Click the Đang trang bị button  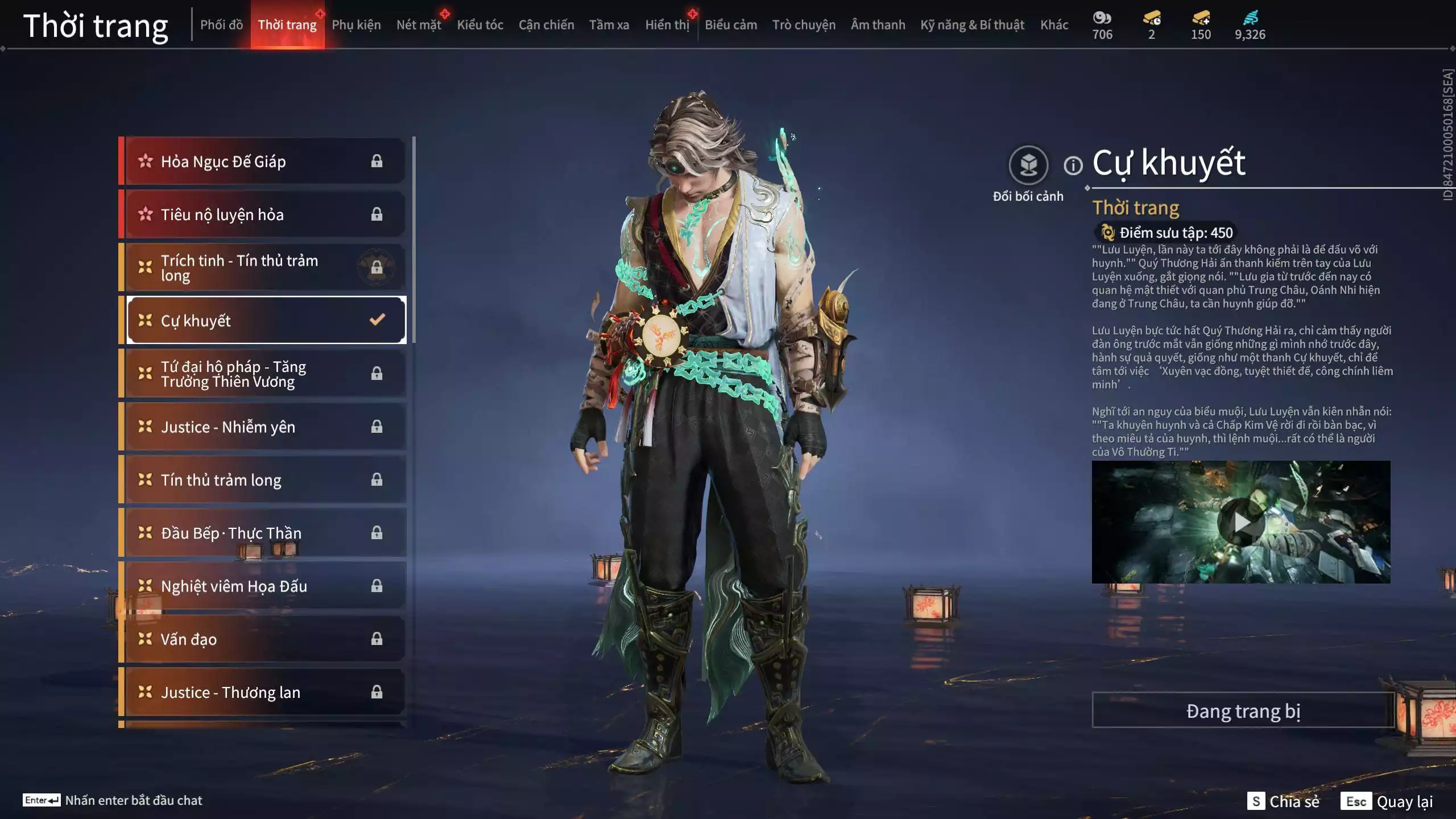point(1243,711)
